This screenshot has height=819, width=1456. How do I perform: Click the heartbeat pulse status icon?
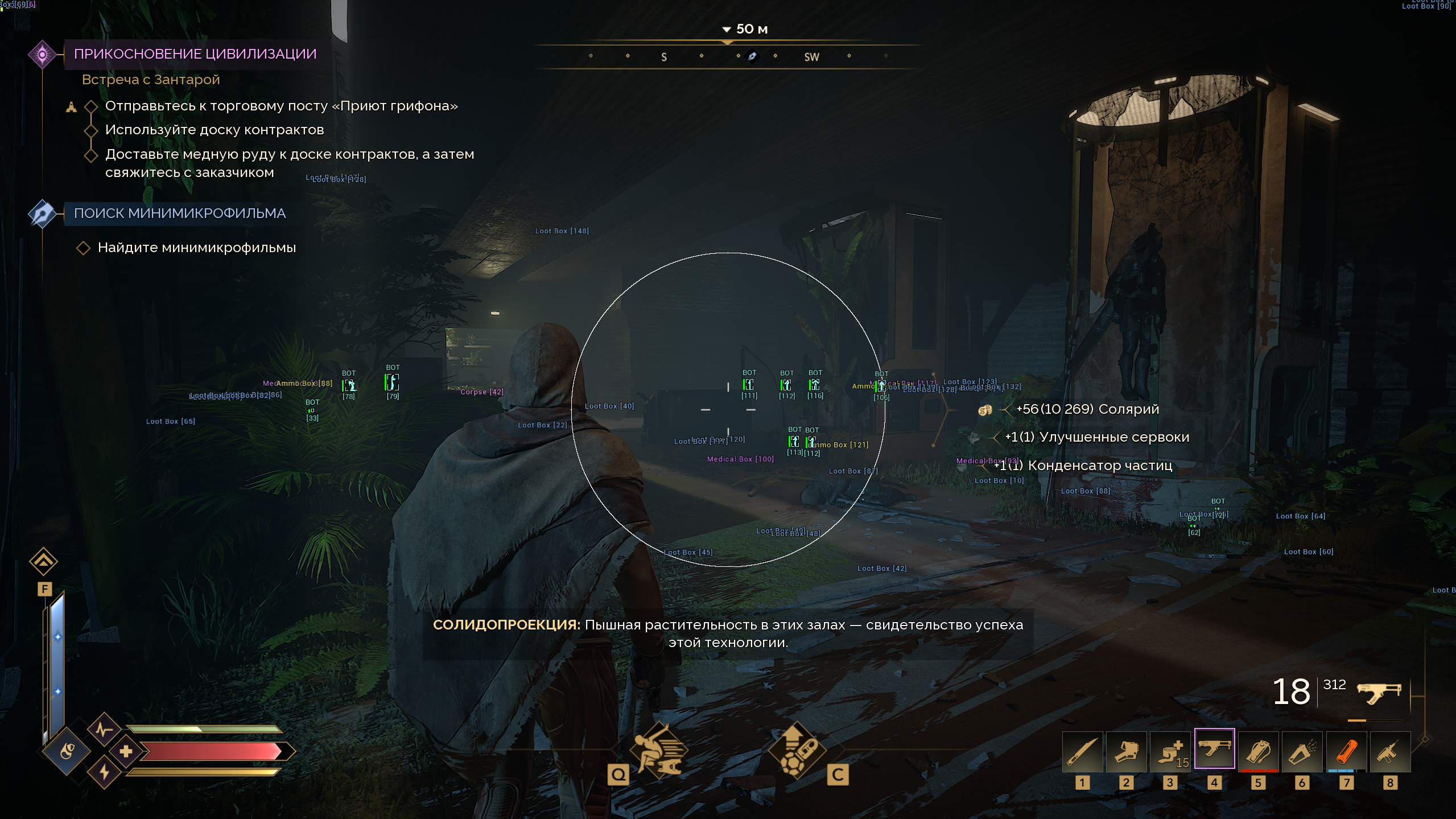[x=104, y=729]
